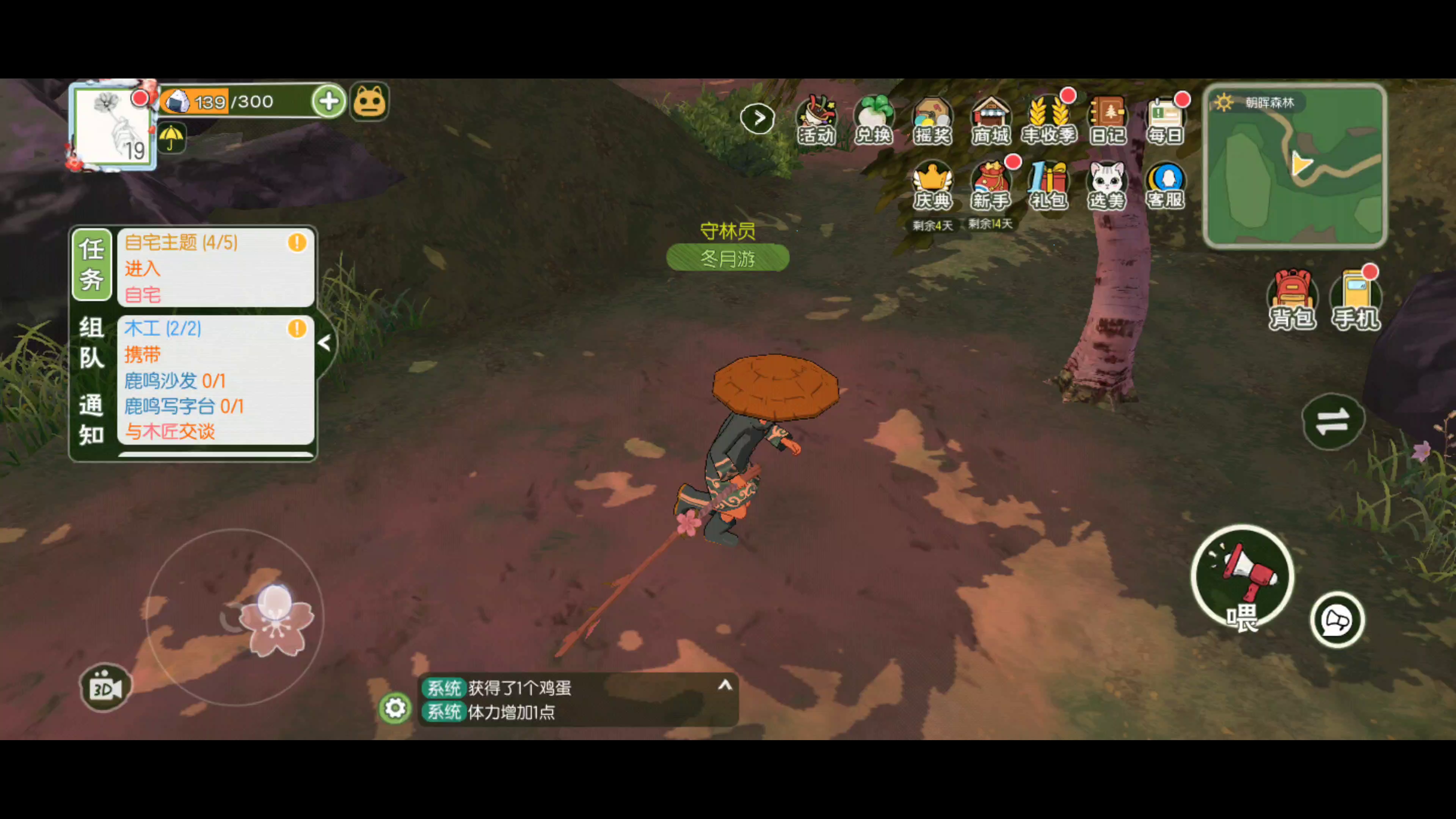Open the 摇奖 lottery icon

932,120
